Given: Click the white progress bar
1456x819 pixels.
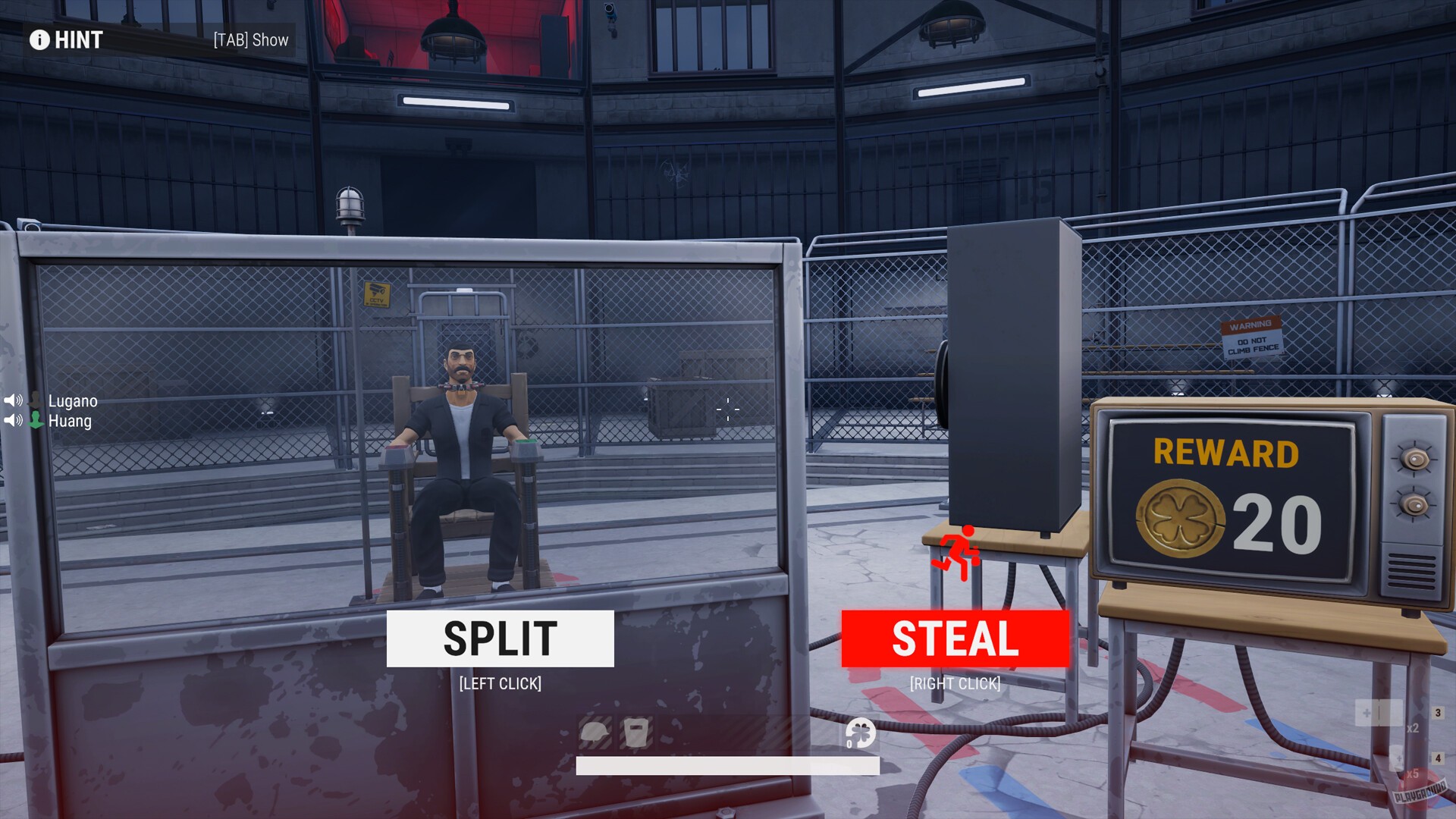Looking at the screenshot, I should pyautogui.click(x=728, y=766).
